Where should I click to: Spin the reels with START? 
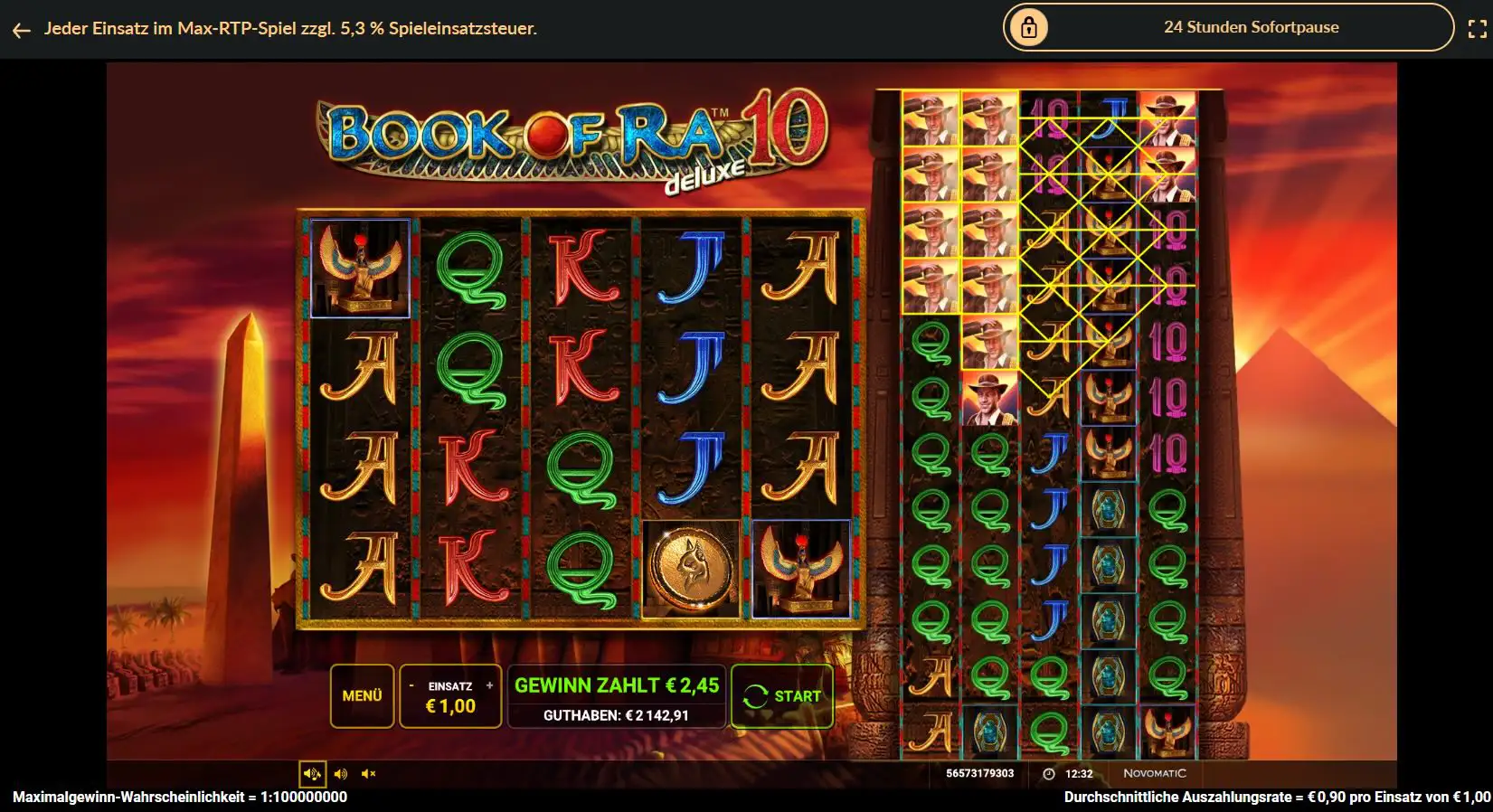(x=781, y=695)
